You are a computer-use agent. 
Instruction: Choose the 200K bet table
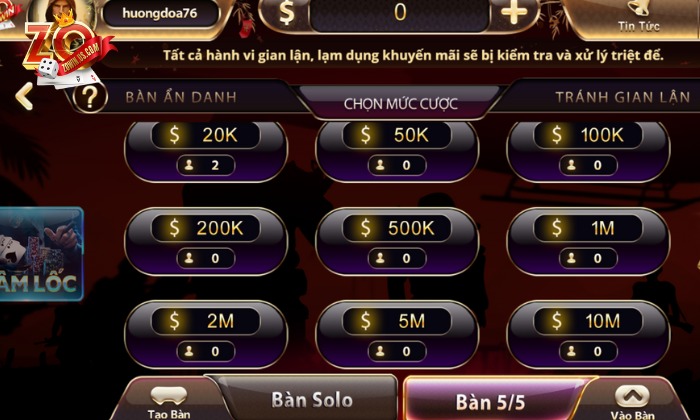pyautogui.click(x=205, y=241)
